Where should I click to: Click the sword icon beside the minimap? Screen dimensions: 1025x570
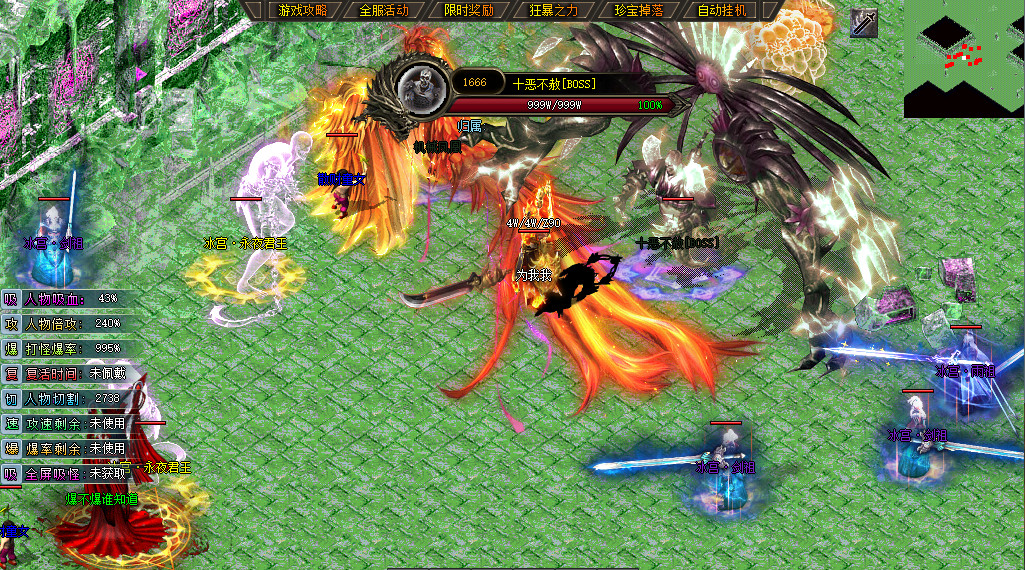point(864,23)
